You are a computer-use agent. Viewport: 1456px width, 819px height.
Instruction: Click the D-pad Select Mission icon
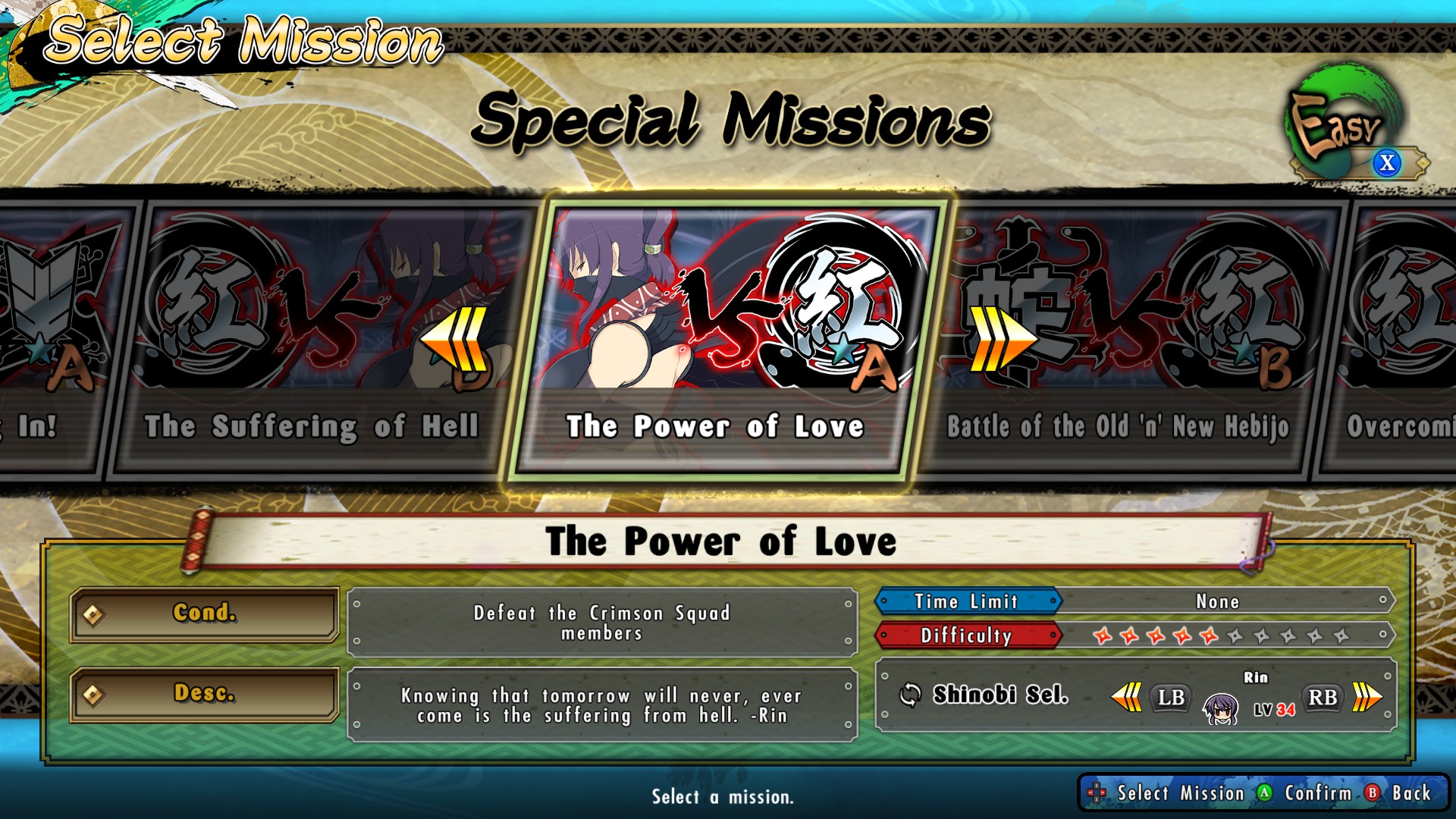pyautogui.click(x=1099, y=793)
